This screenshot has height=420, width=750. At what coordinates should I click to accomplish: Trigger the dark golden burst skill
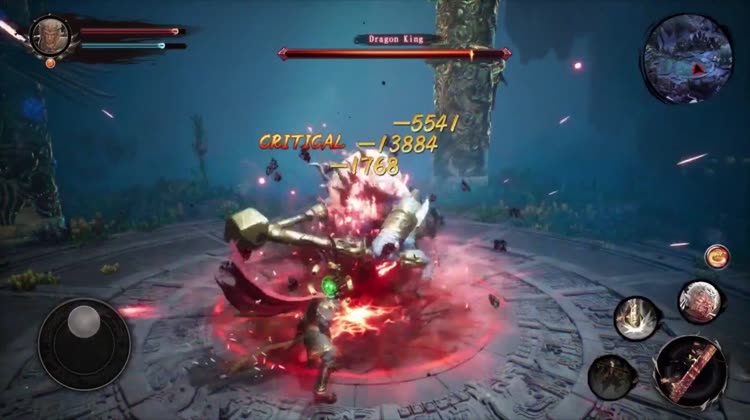612,376
